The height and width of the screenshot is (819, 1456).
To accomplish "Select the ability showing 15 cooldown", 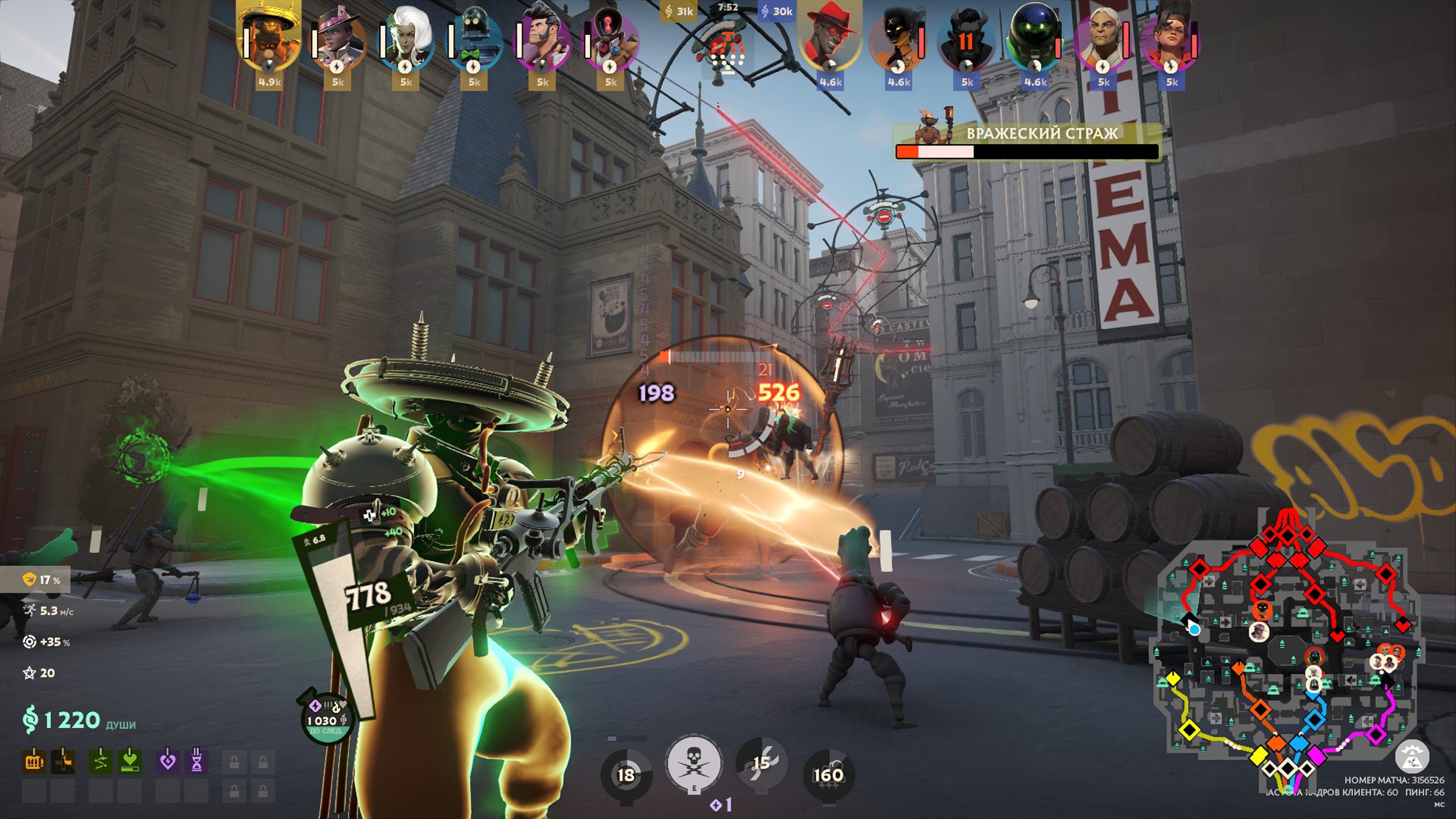I will pyautogui.click(x=761, y=764).
